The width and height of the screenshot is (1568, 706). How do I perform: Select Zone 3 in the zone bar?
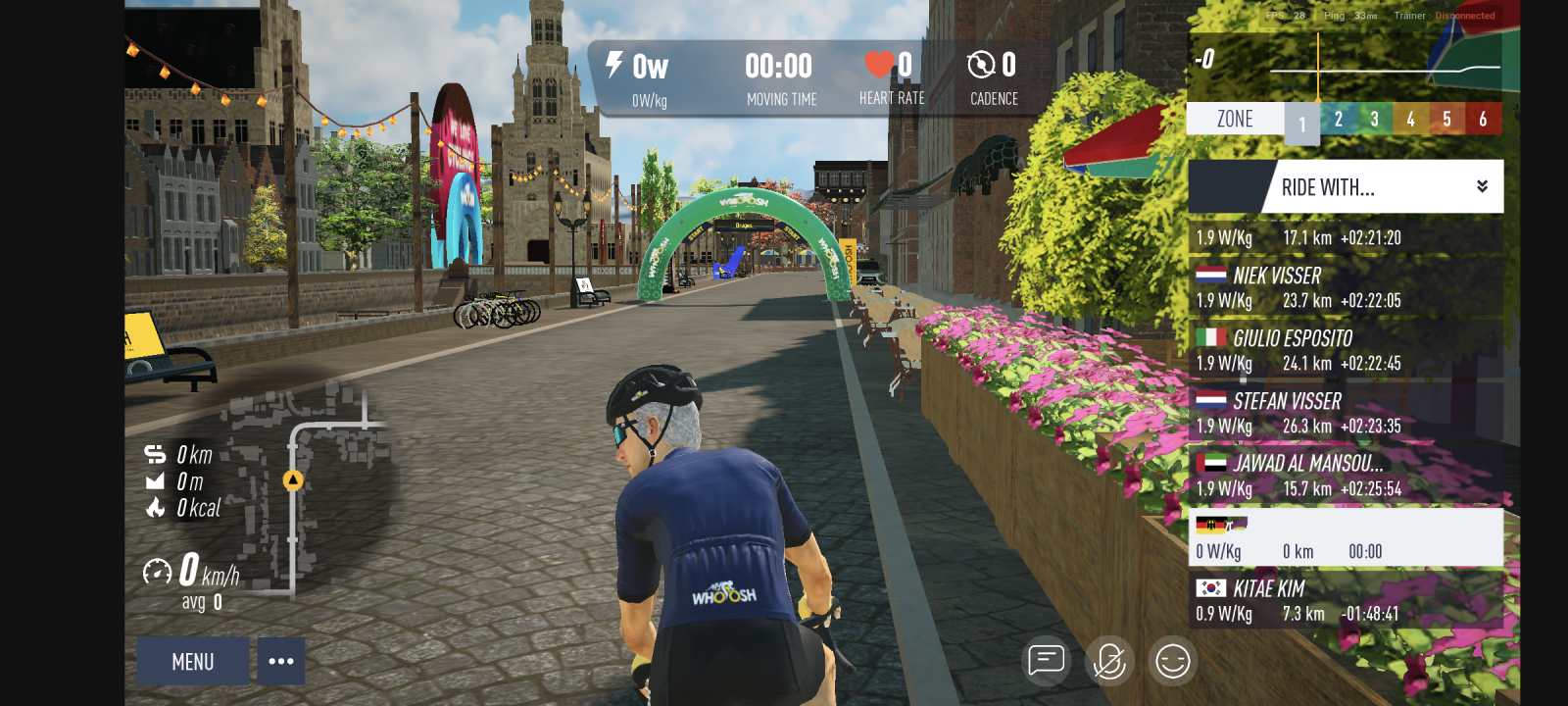[1374, 118]
